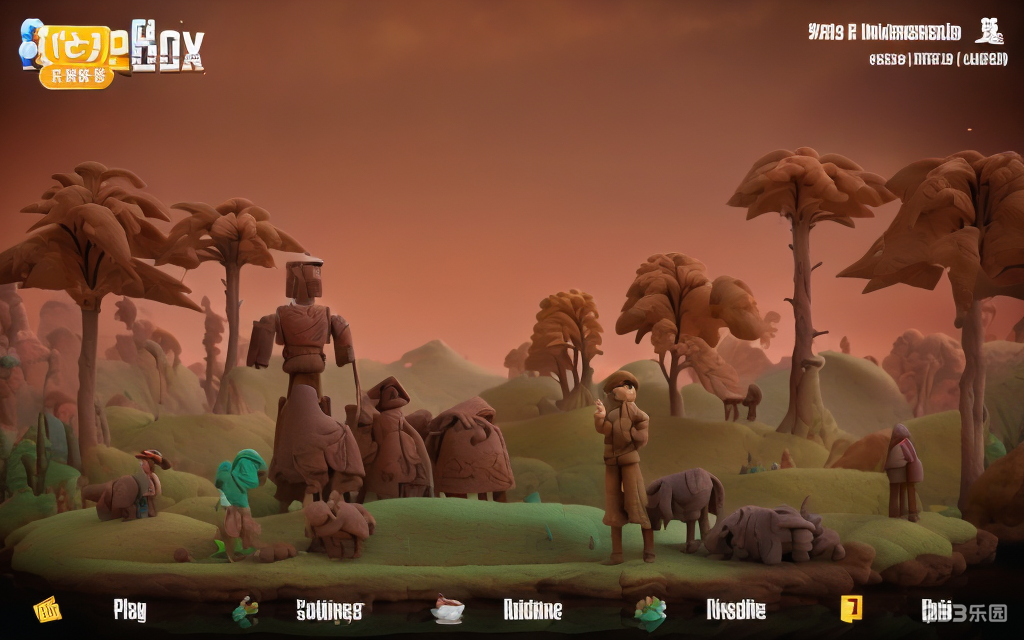Screen dimensions: 1024x640
Task: Open the menu entry right of the bowl icon
Action: [532, 610]
